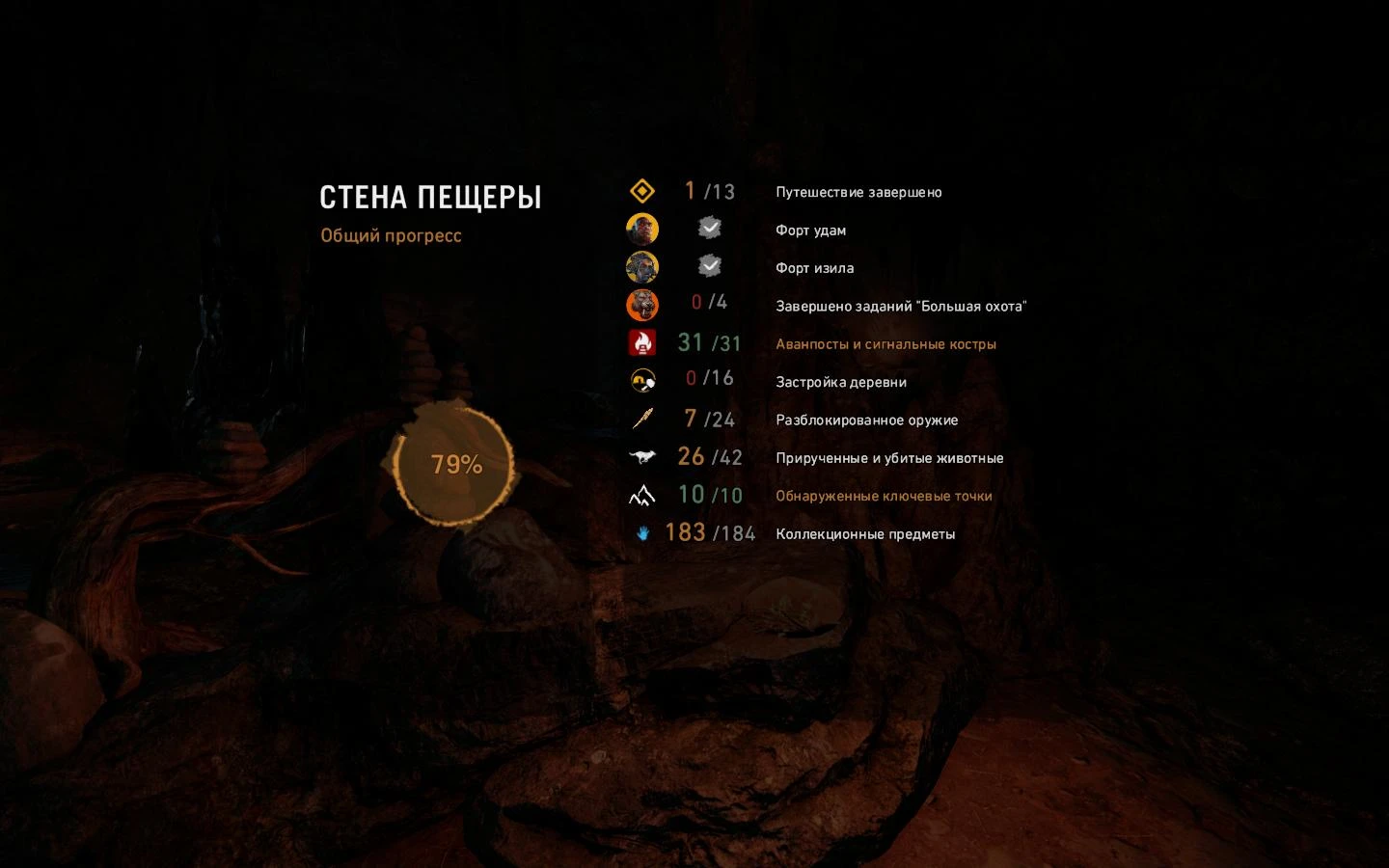Image resolution: width=1389 pixels, height=868 pixels.
Task: Select the completed journeys diamond icon
Action: [x=643, y=191]
